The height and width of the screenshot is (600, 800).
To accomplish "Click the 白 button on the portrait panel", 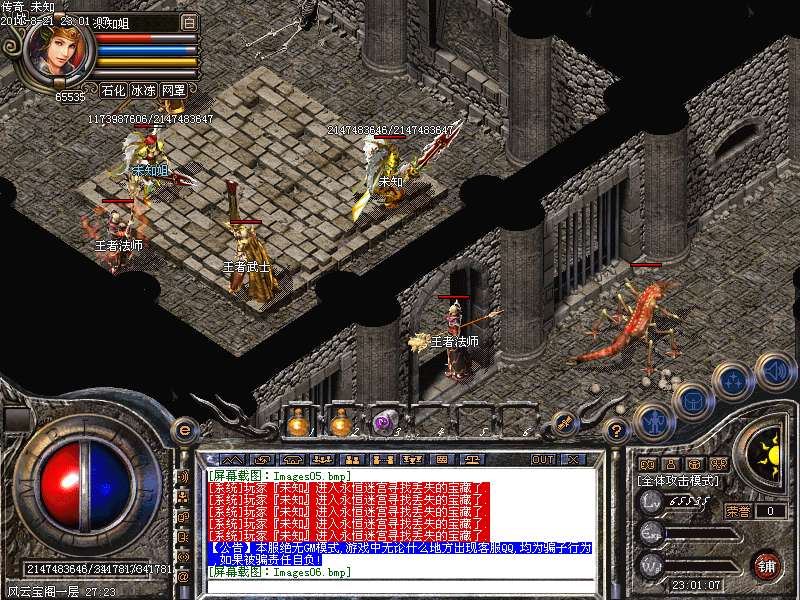I will click(190, 21).
